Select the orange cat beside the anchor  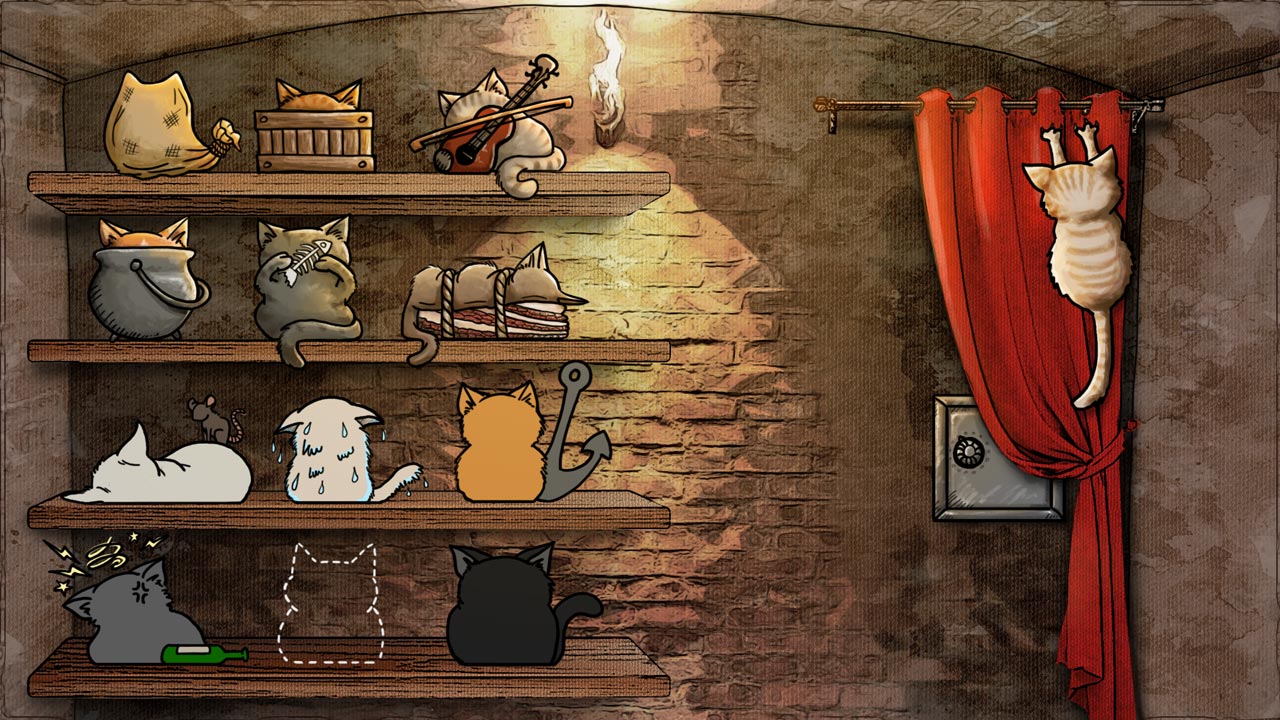tap(500, 448)
